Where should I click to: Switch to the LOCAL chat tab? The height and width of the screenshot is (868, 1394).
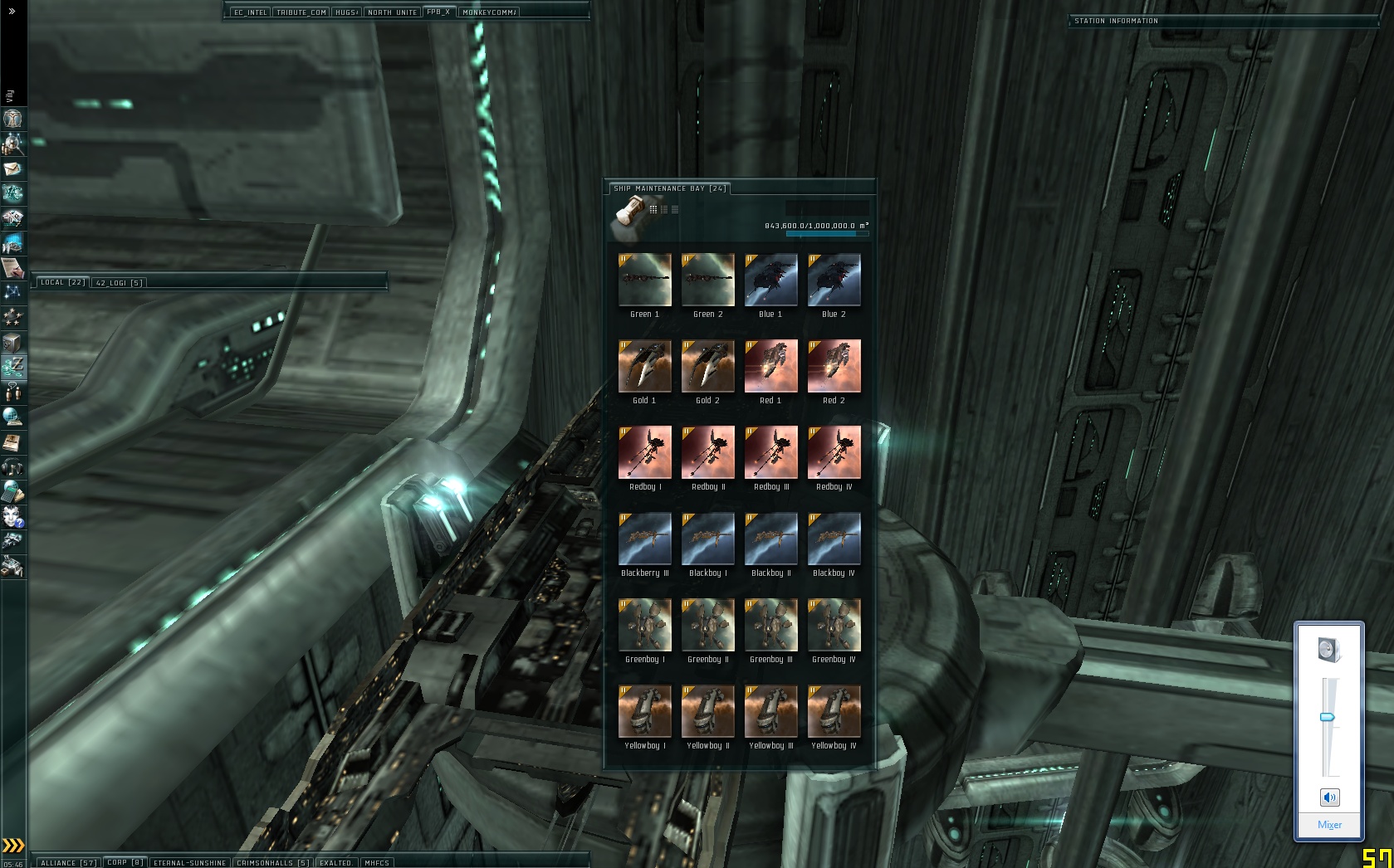pos(63,282)
